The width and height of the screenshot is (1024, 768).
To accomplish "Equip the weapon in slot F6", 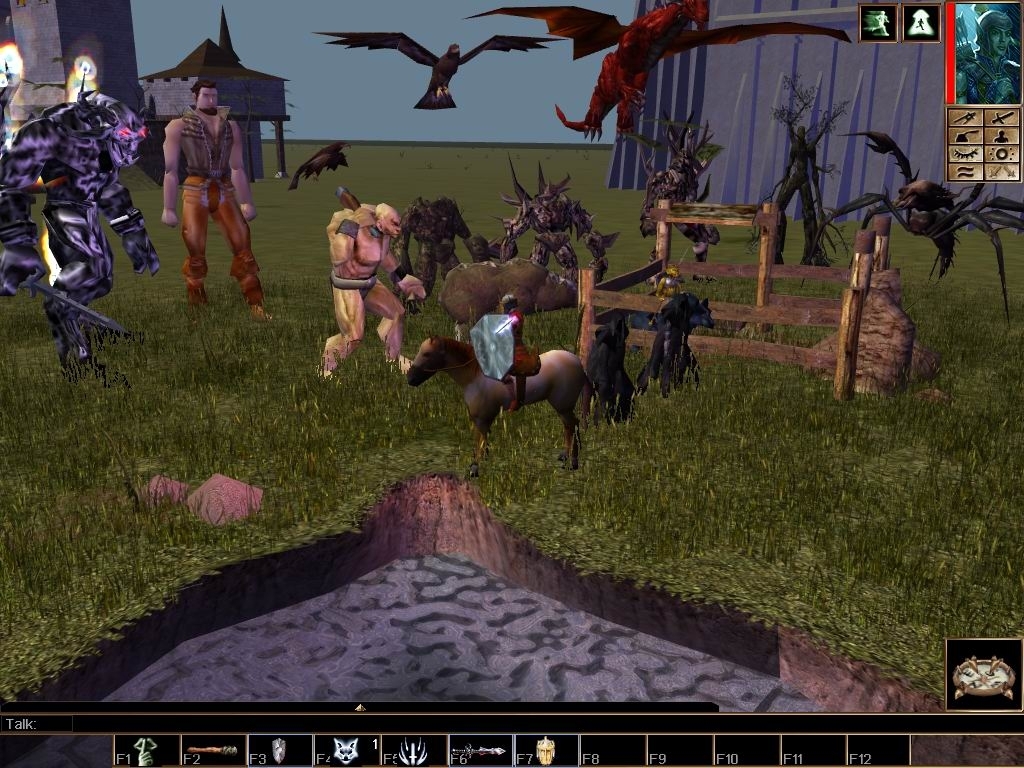I will coord(479,751).
